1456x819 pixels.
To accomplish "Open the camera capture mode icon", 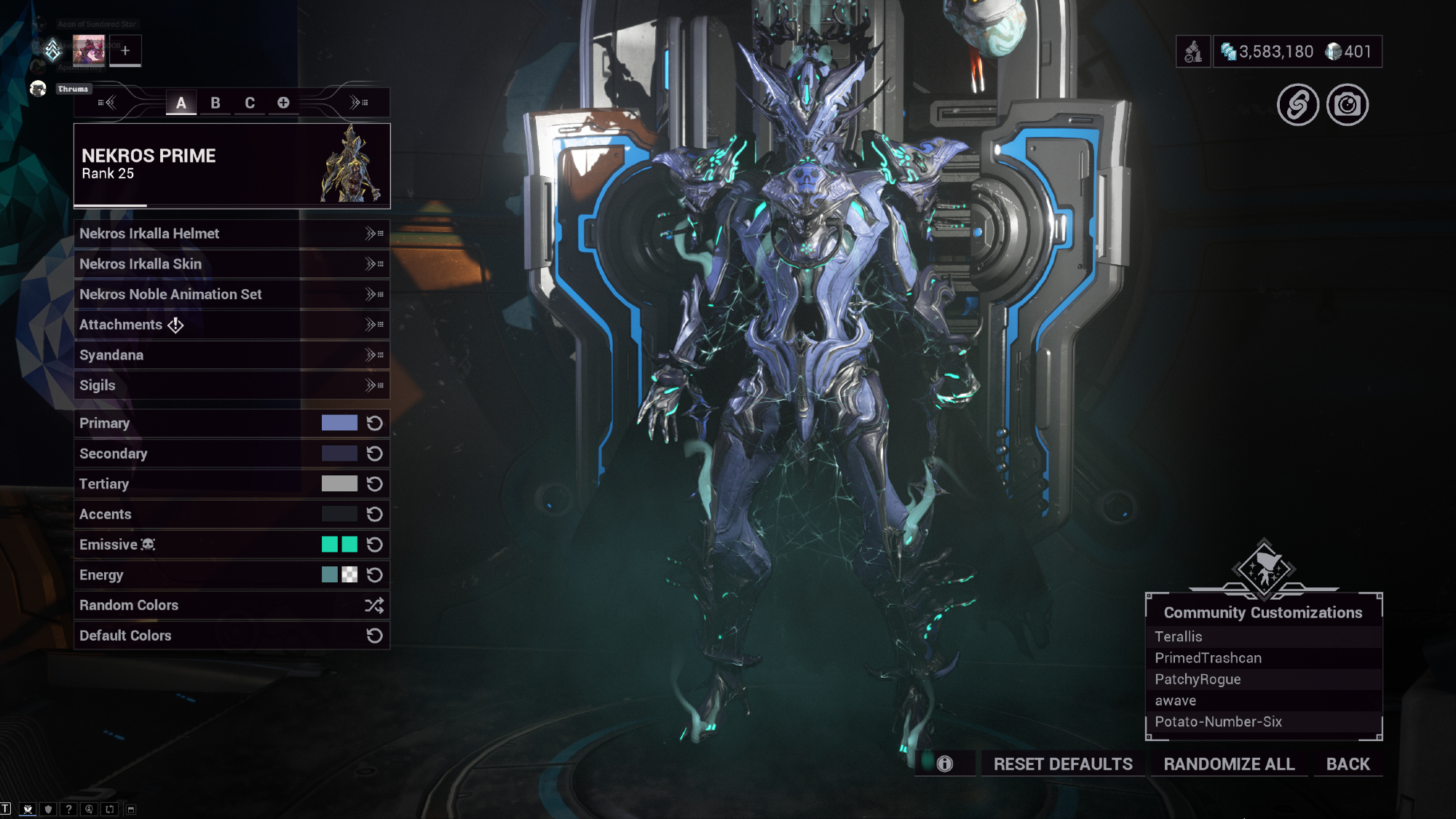I will 1348,106.
